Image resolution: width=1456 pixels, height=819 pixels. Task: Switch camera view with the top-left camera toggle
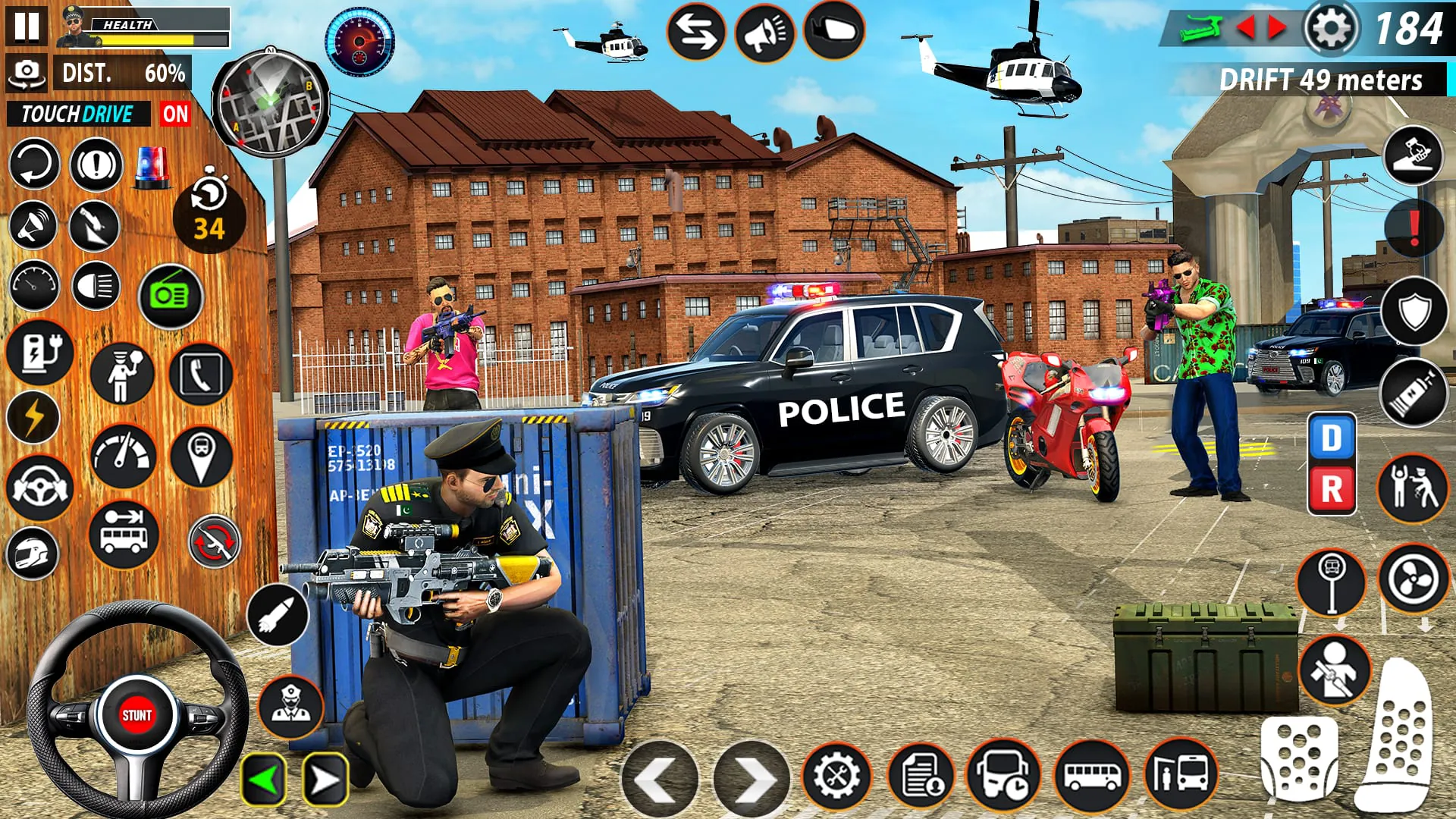[27, 74]
